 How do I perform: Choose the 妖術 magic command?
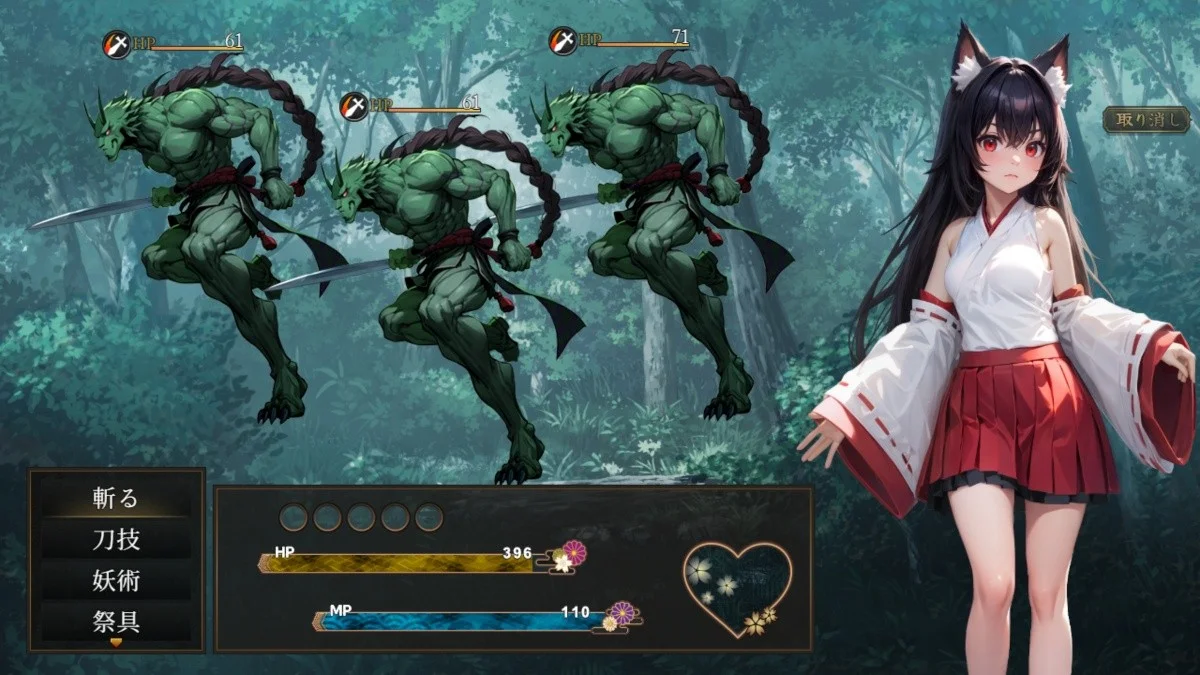[115, 581]
